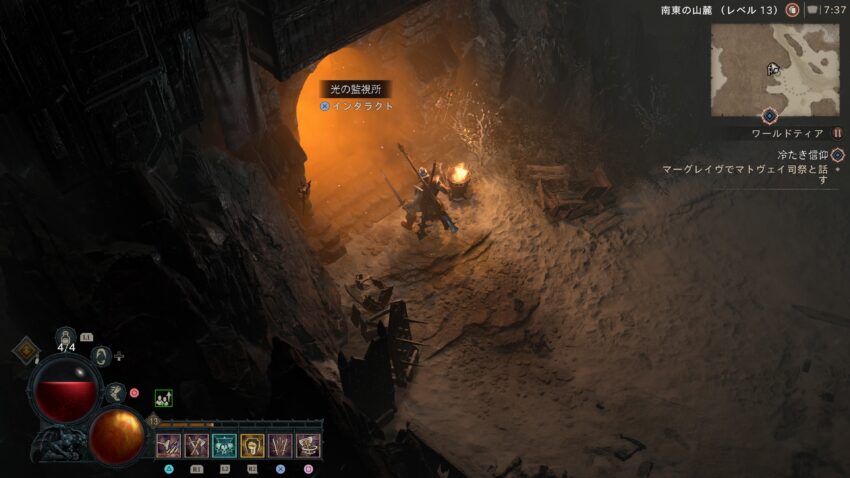Viewport: 850px width, 478px height.
Task: Click the diamond emblem left of the health orb
Action: pyautogui.click(x=25, y=351)
